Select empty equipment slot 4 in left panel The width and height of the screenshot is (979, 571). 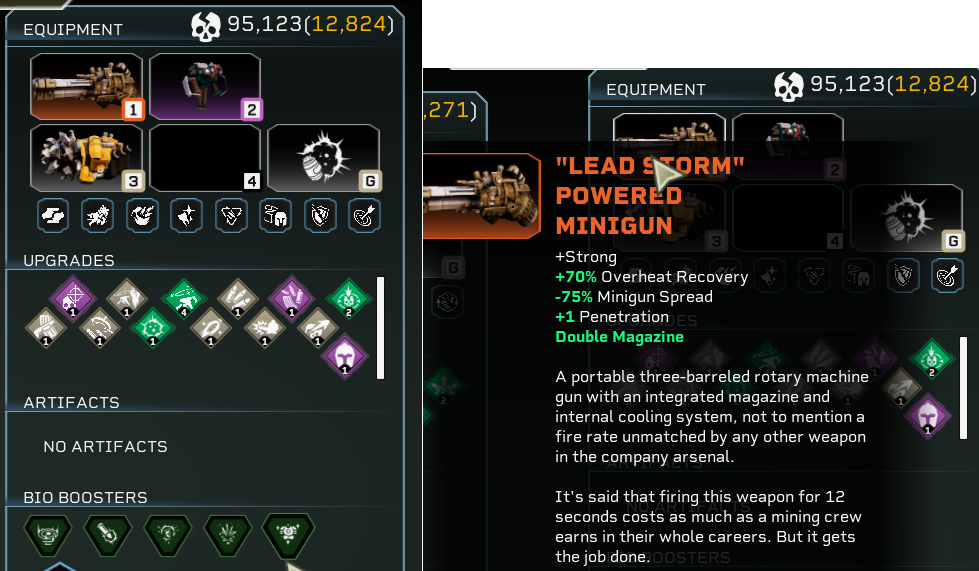point(205,157)
